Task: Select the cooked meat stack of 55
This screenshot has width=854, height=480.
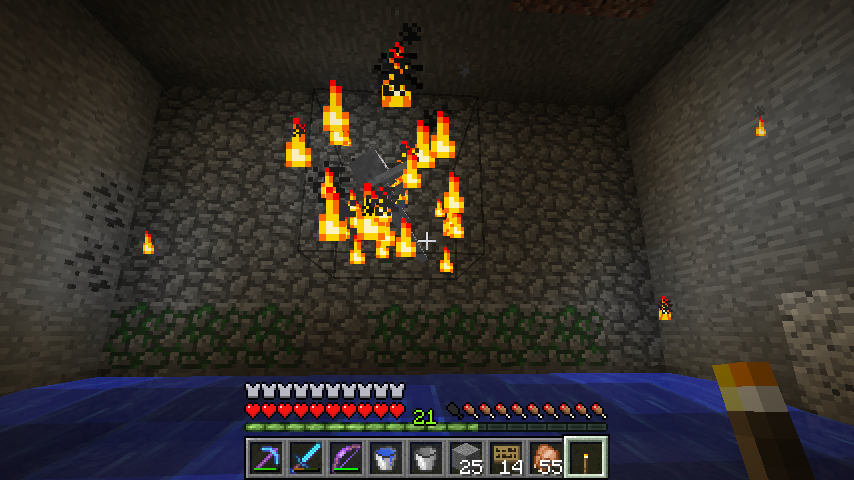Action: (x=546, y=457)
